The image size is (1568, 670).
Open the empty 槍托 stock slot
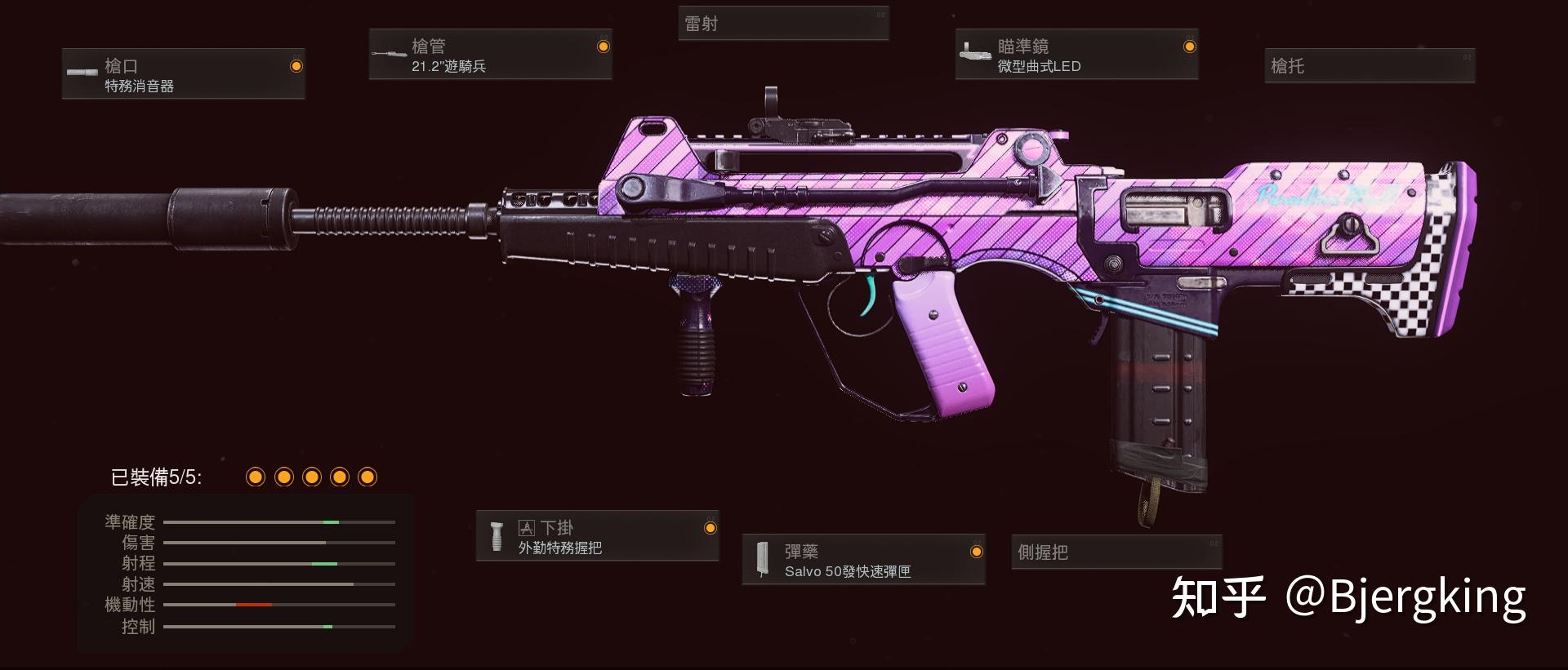[1370, 65]
